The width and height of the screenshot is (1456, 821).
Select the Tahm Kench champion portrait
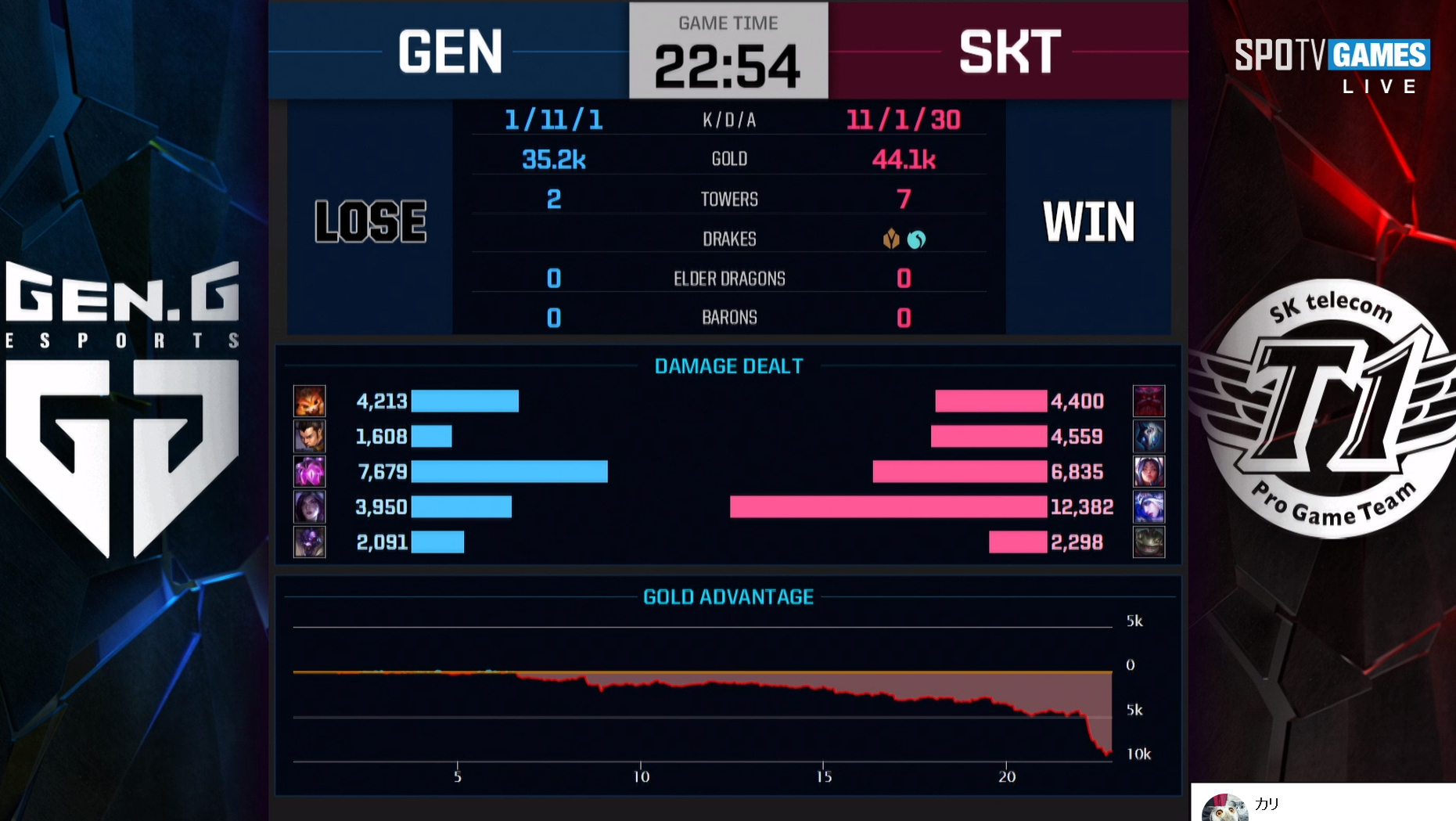pos(1149,542)
